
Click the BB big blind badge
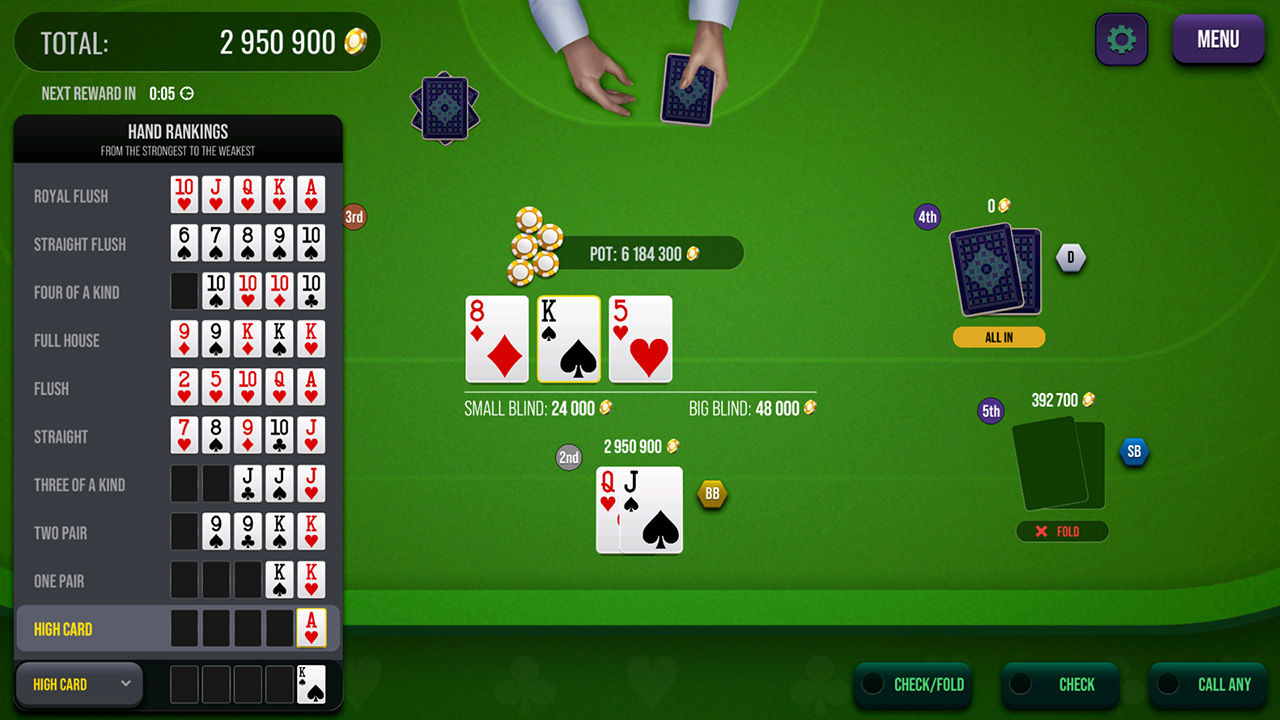coord(712,493)
